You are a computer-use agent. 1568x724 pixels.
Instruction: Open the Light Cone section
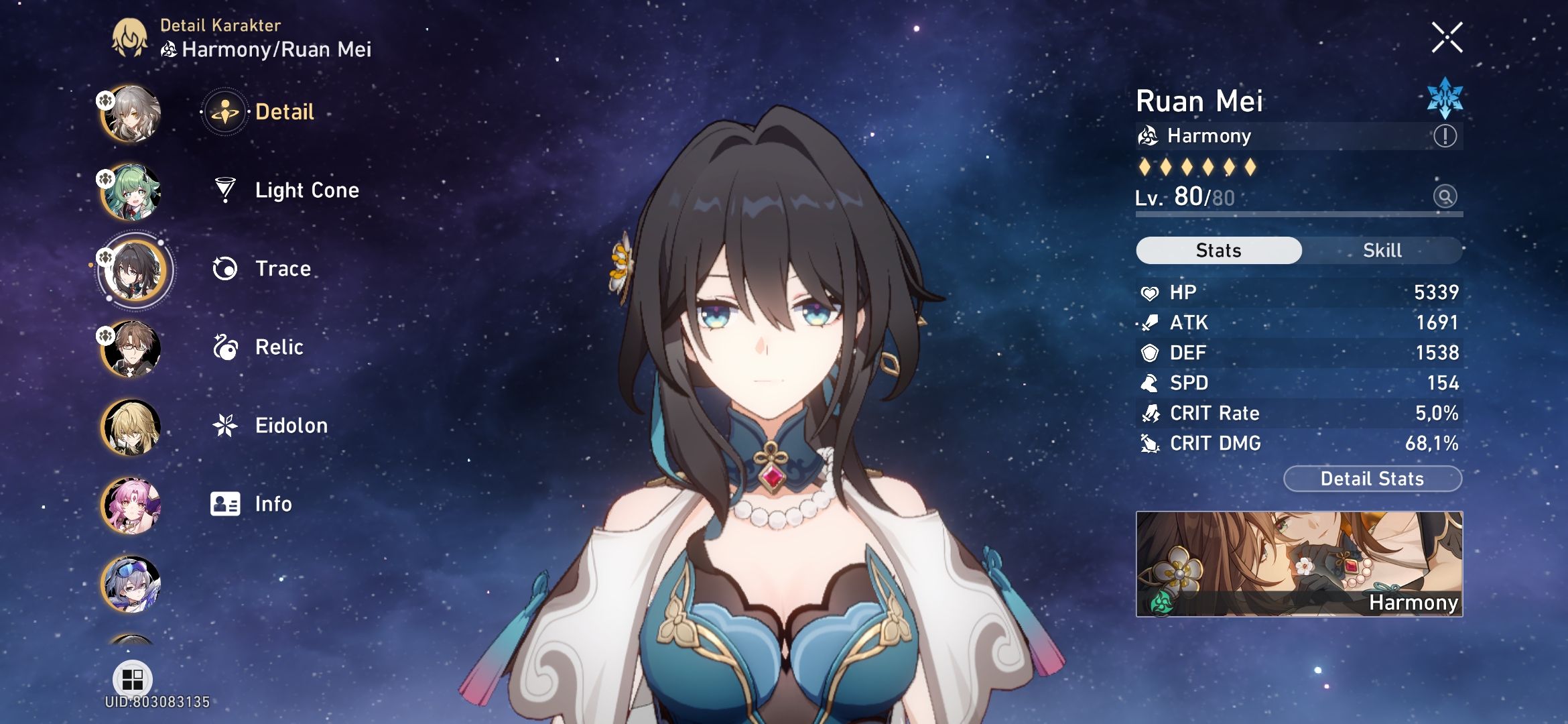[306, 190]
